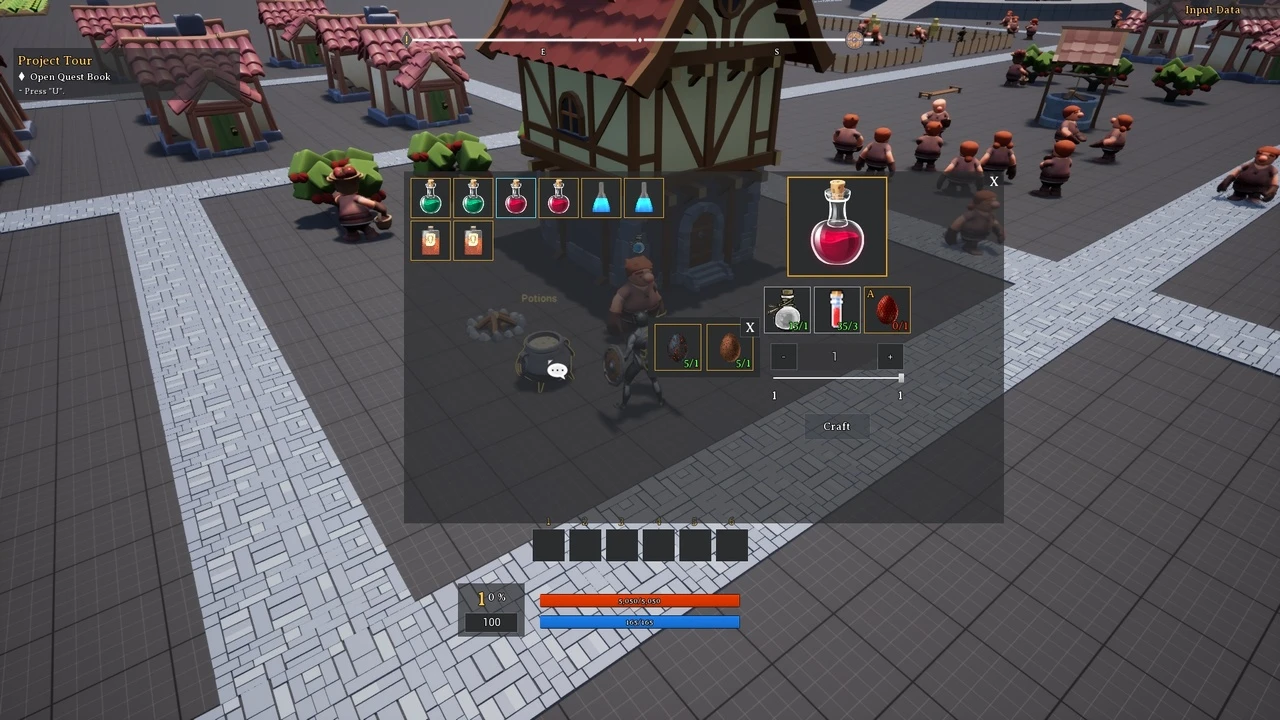The height and width of the screenshot is (720, 1280).
Task: Close the egg substitute popup
Action: [749, 328]
